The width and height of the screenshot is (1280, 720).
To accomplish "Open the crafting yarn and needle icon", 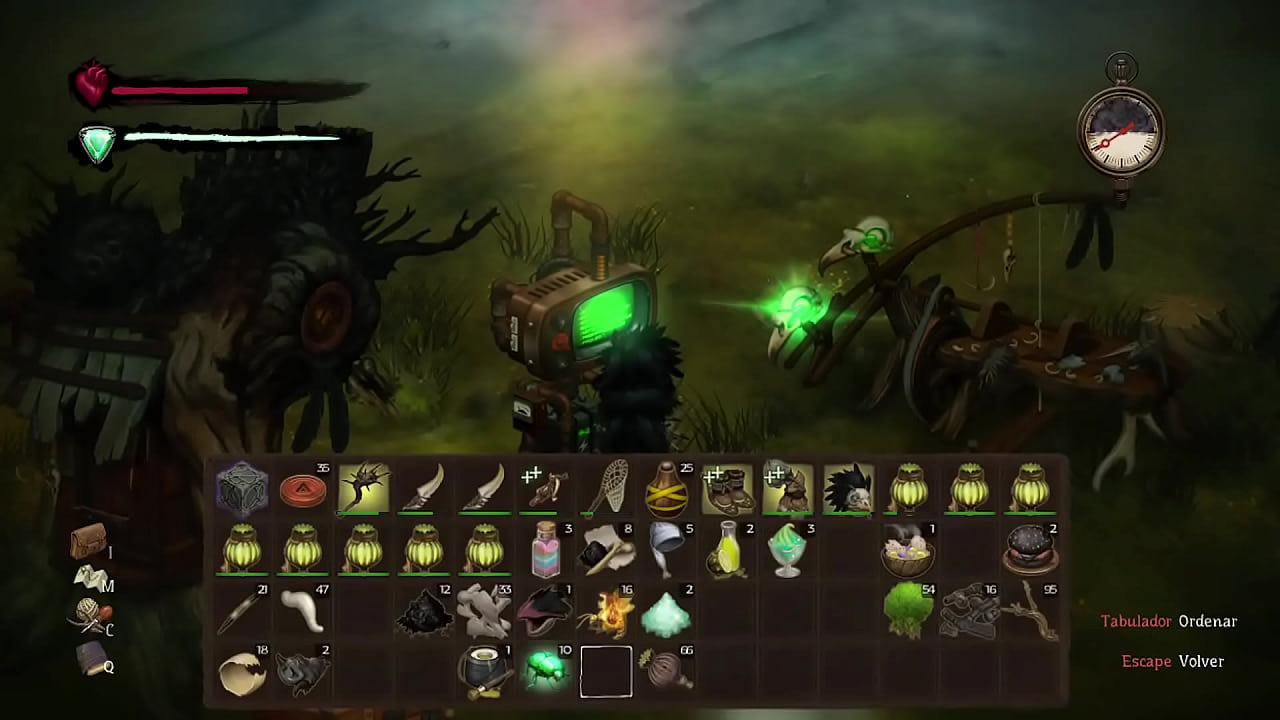I will pos(88,618).
